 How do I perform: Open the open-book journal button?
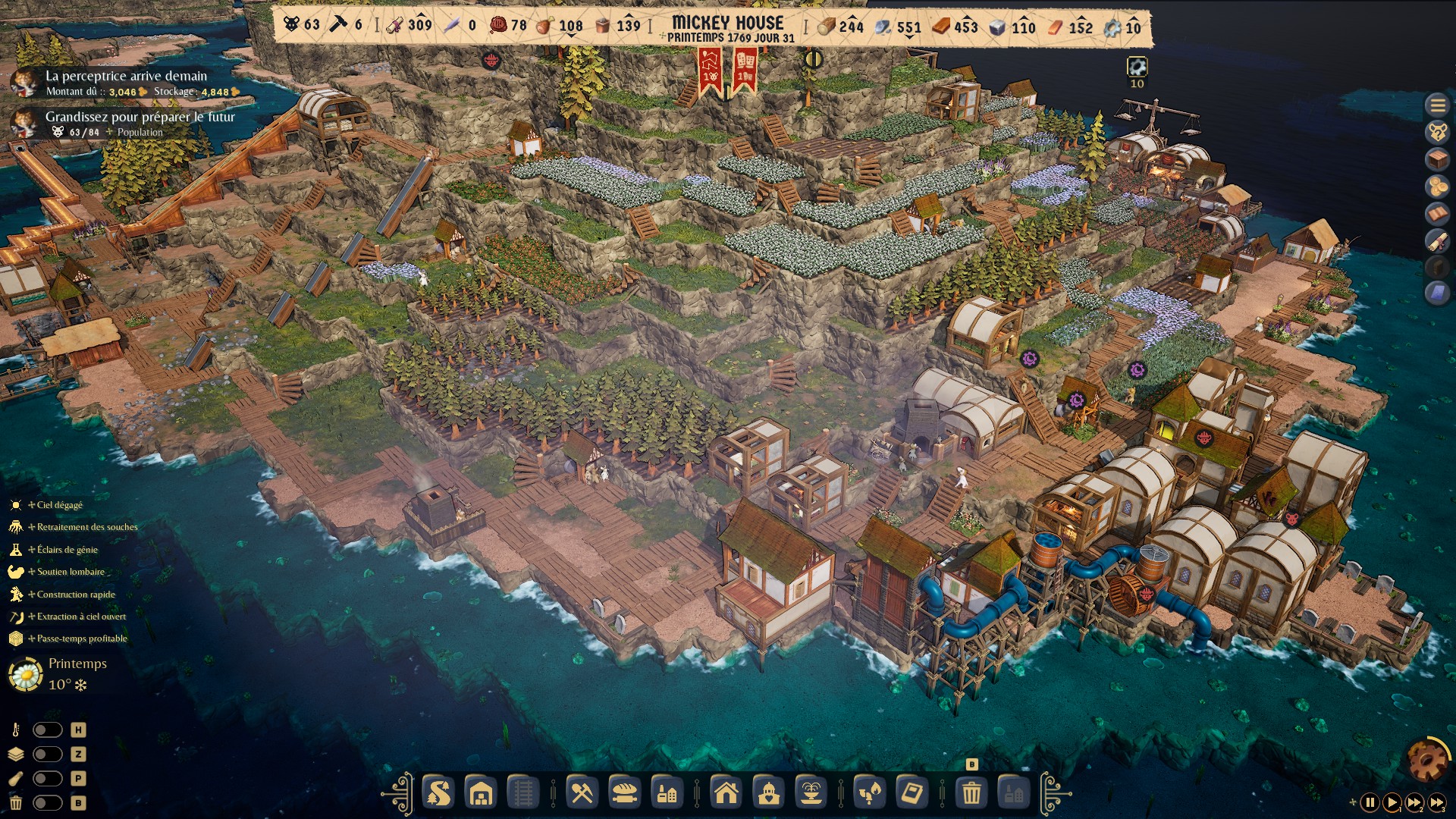coord(1437,213)
